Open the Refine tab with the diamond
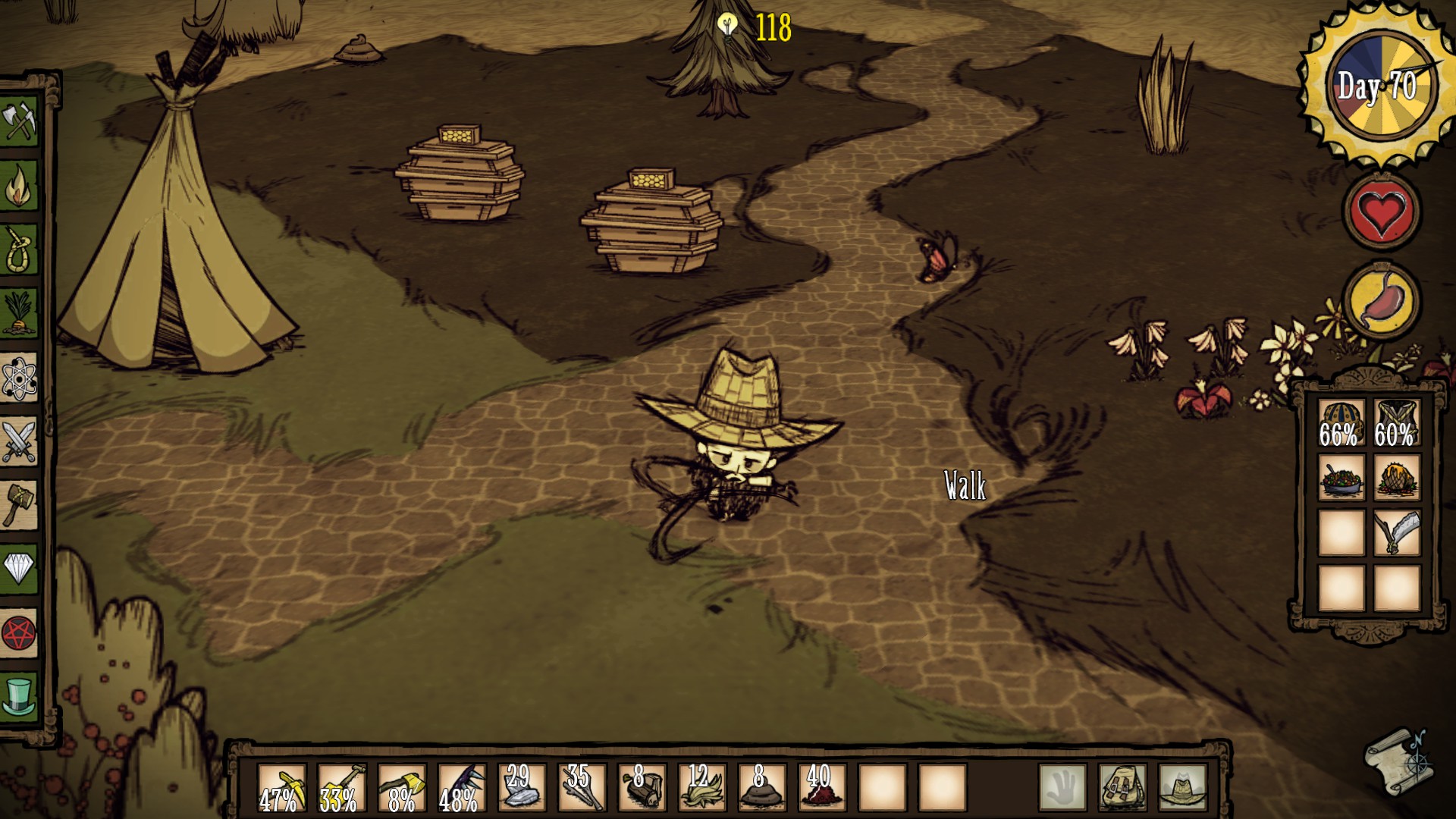This screenshot has height=819, width=1456. [19, 567]
